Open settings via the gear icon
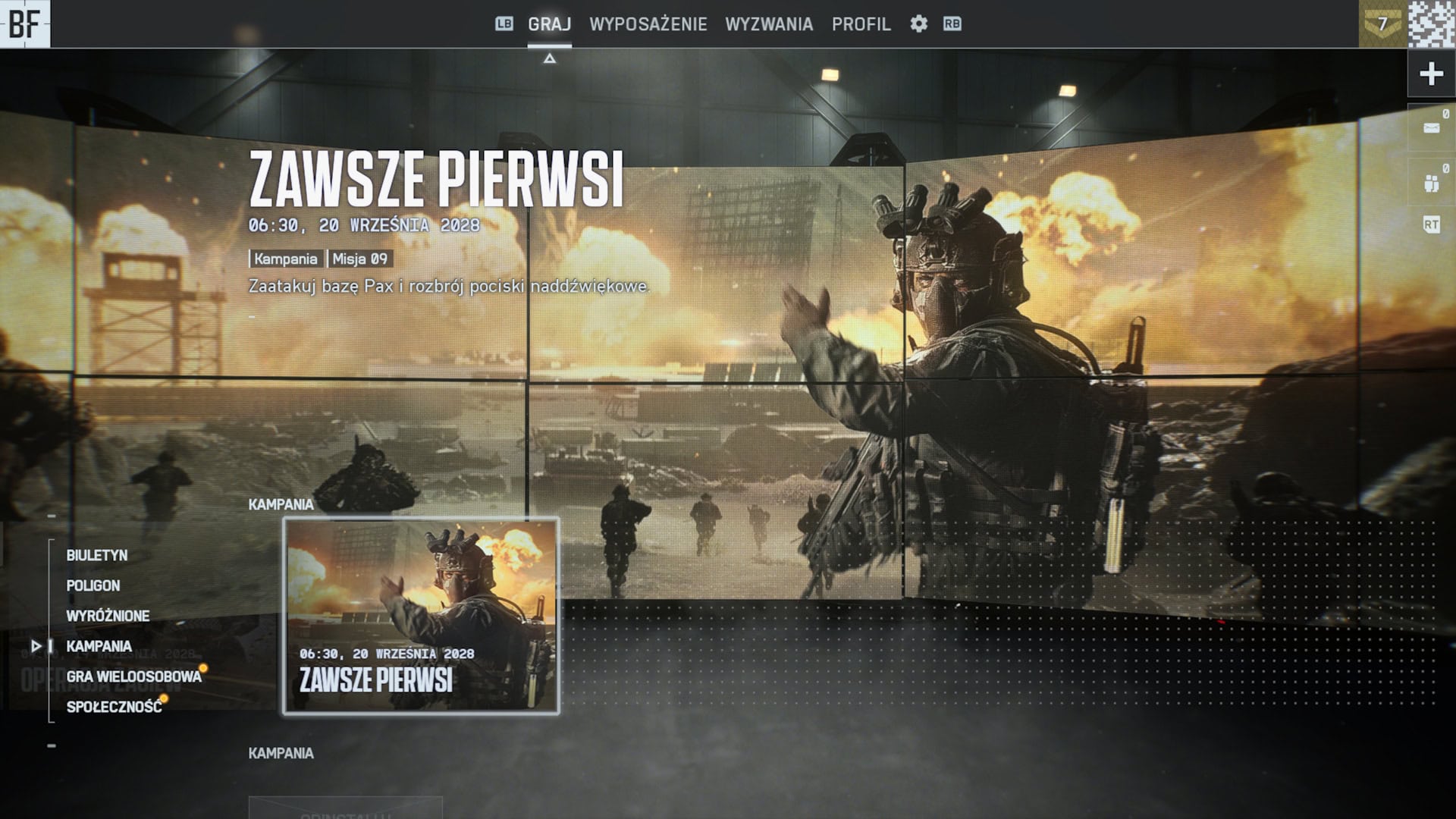Screen dimensions: 1456x819 pos(920,24)
